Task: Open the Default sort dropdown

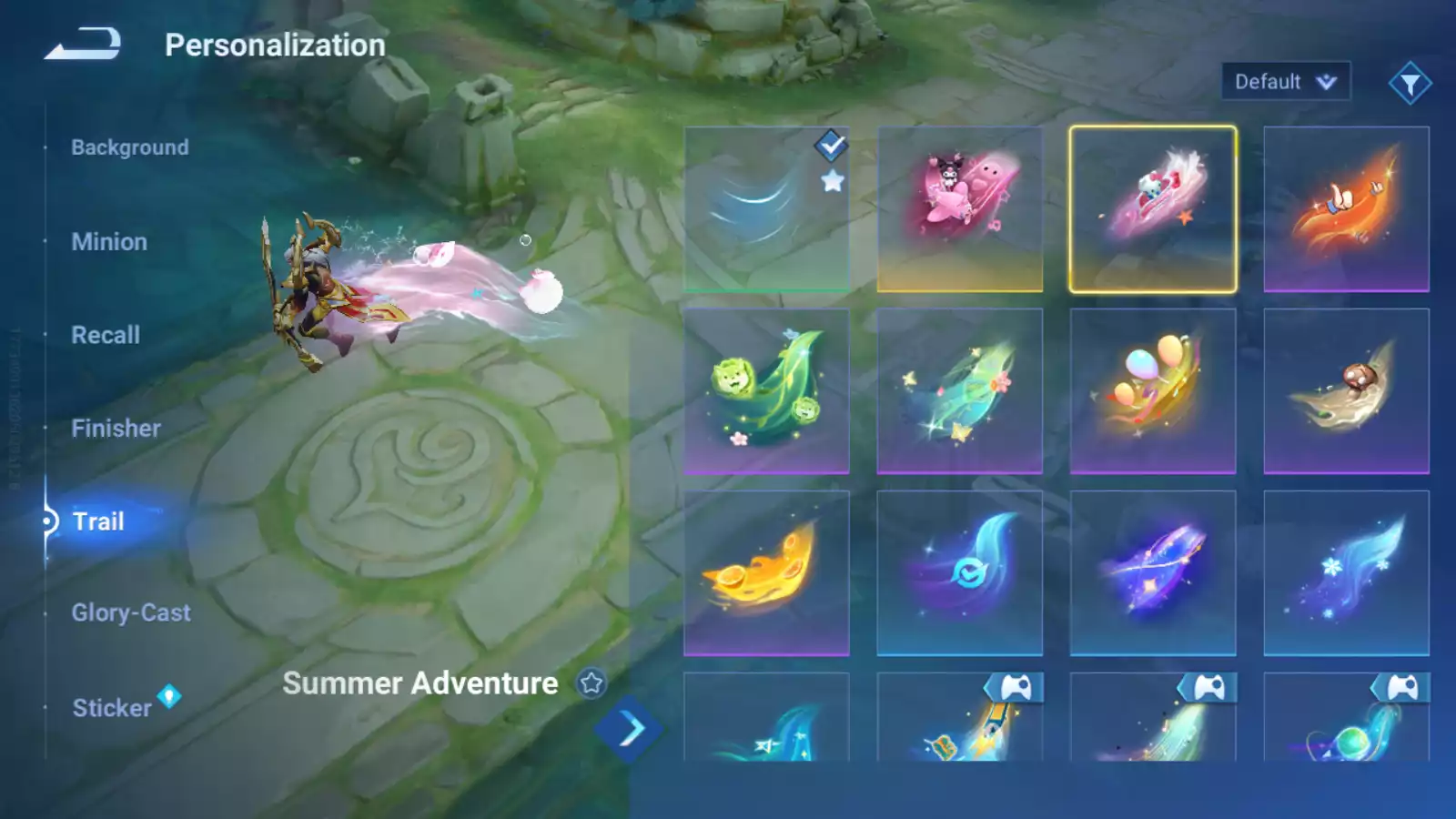Action: coord(1285,82)
